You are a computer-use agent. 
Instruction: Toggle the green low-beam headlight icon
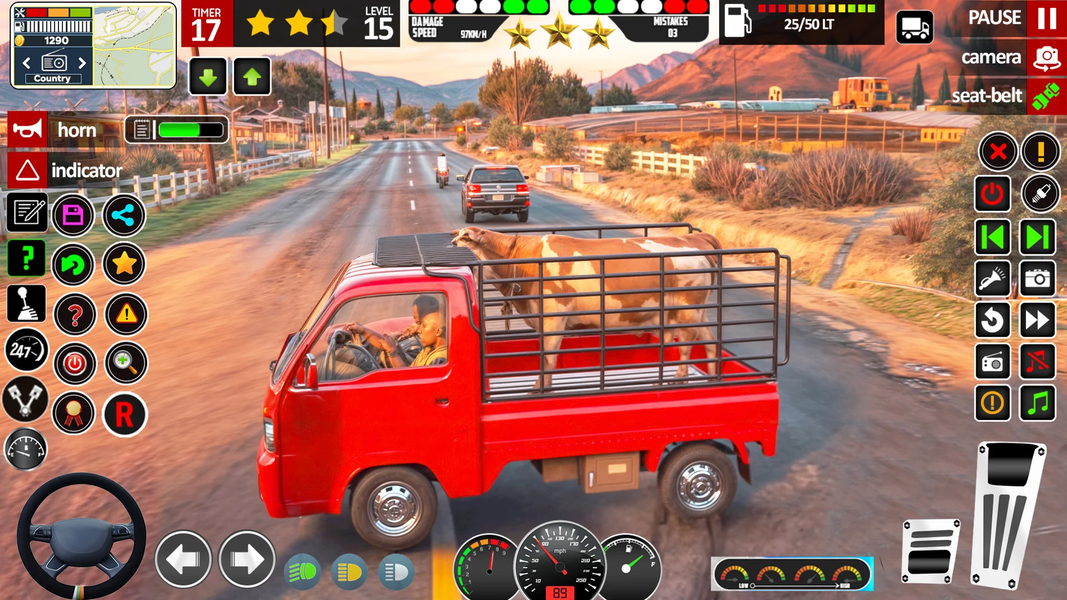[x=303, y=571]
